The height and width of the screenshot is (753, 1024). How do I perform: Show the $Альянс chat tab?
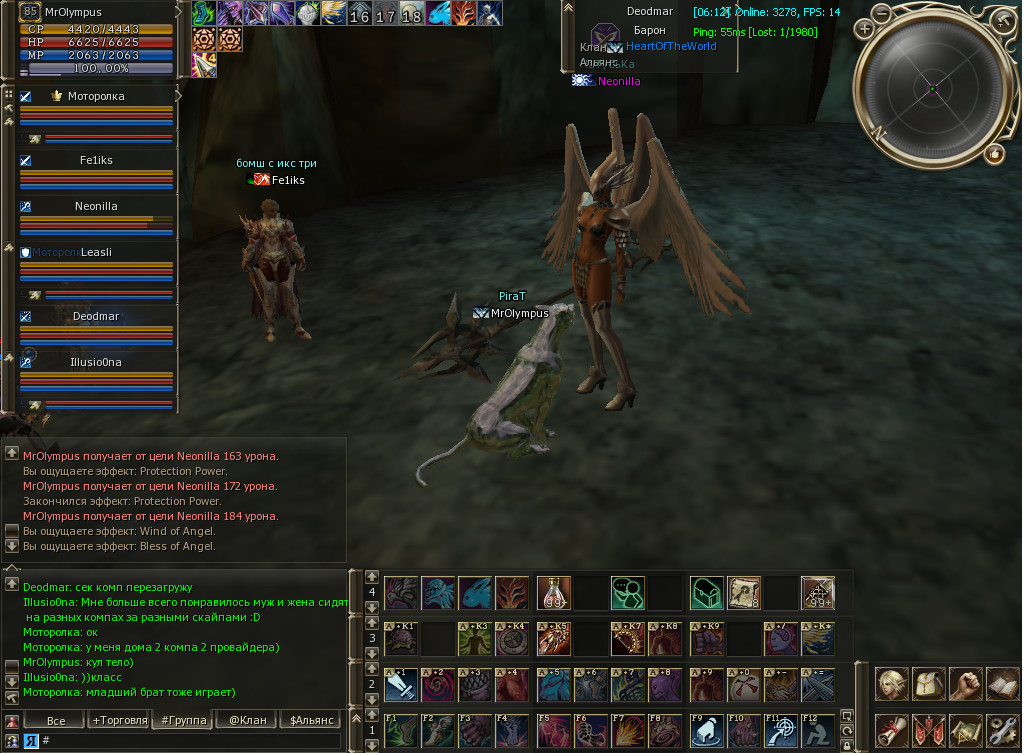pyautogui.click(x=310, y=720)
